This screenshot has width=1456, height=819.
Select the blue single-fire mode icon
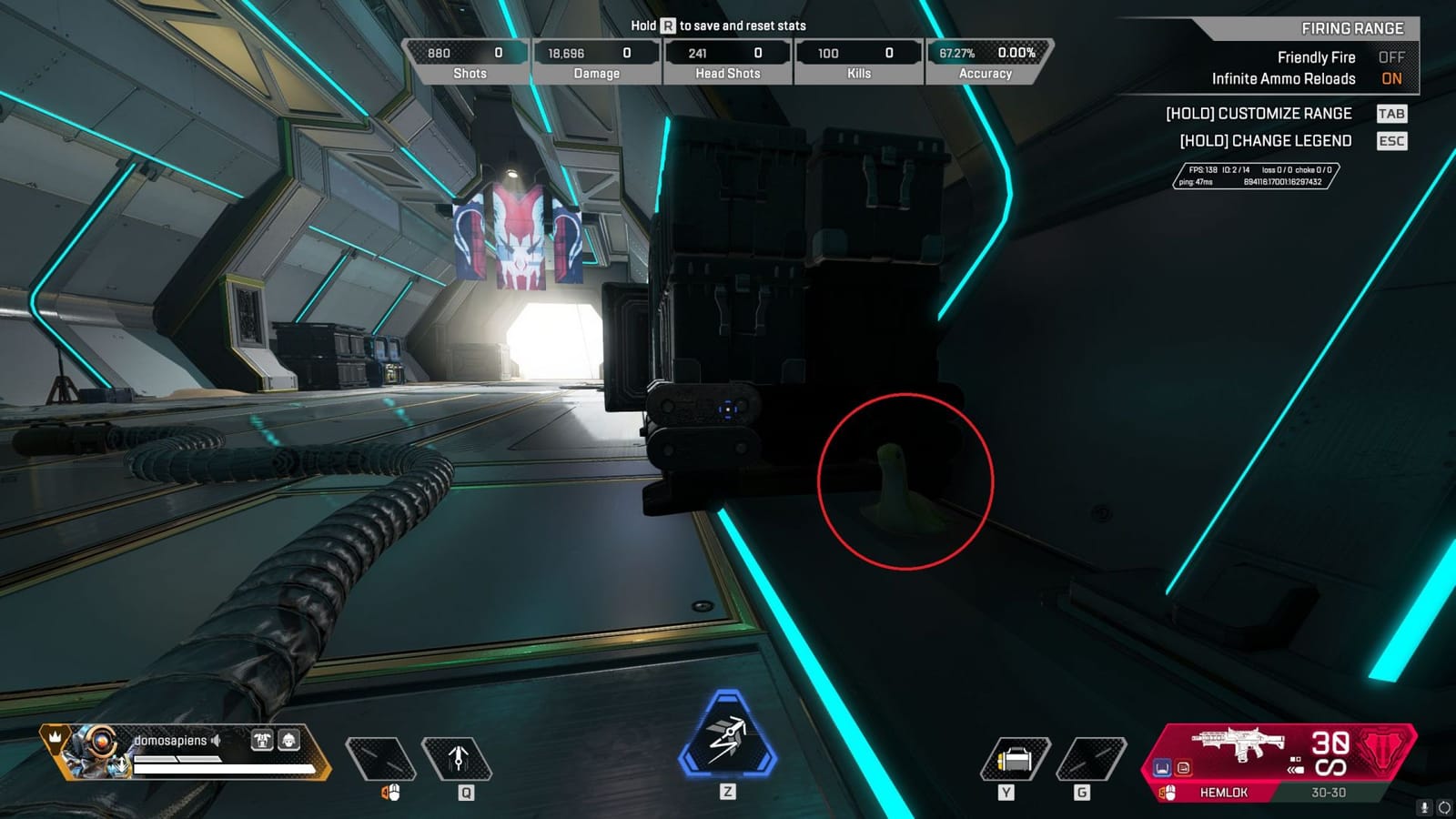[1162, 769]
